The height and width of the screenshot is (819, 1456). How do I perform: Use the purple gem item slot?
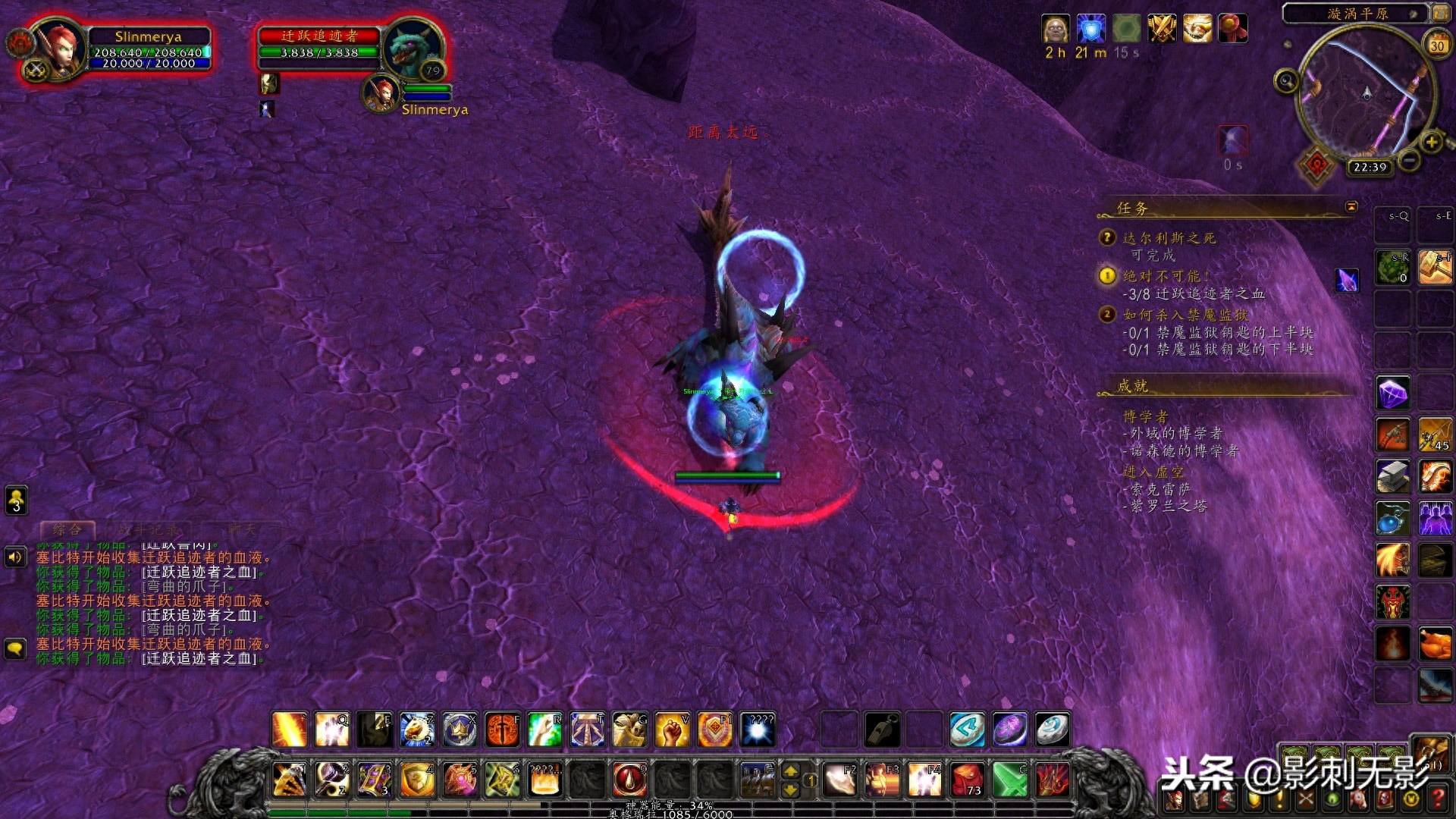[x=1393, y=393]
